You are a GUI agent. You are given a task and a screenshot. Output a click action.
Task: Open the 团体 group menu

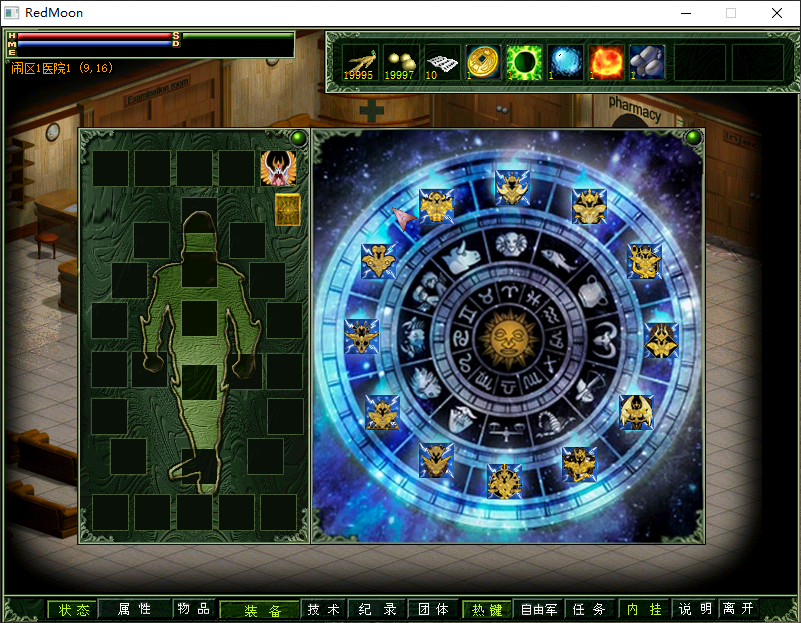click(433, 609)
